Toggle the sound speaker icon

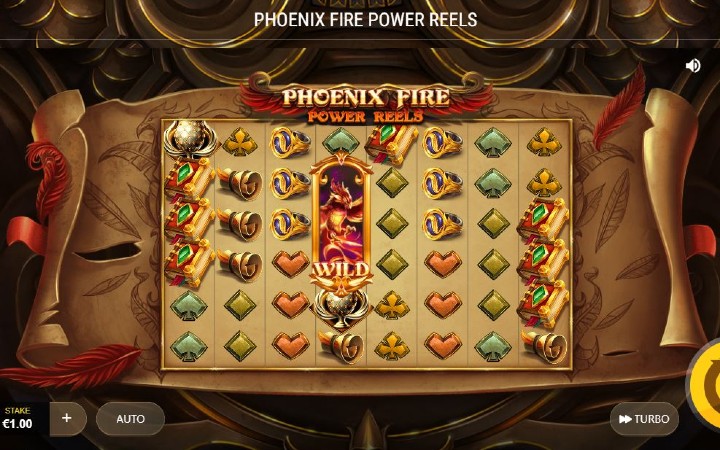tap(692, 65)
